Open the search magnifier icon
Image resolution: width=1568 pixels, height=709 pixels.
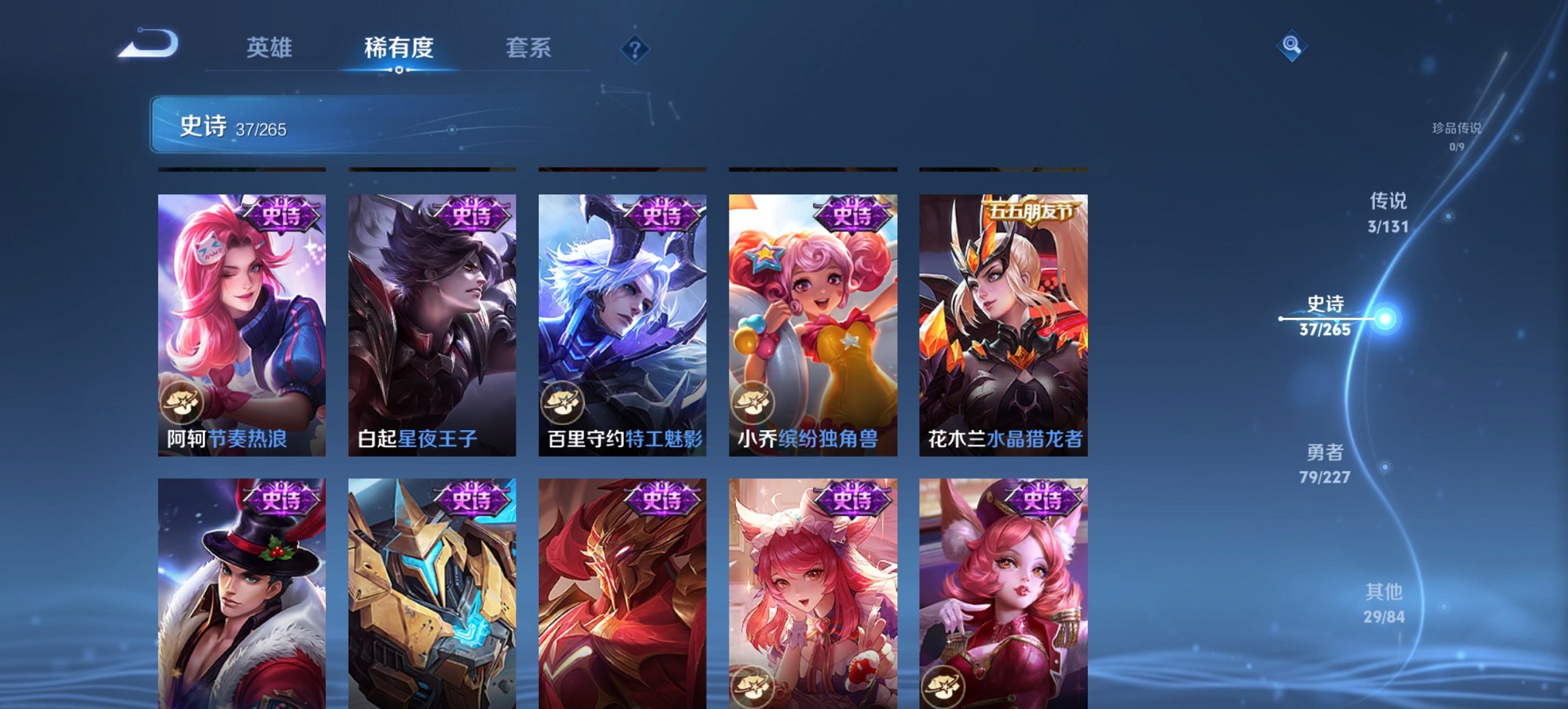click(1290, 46)
